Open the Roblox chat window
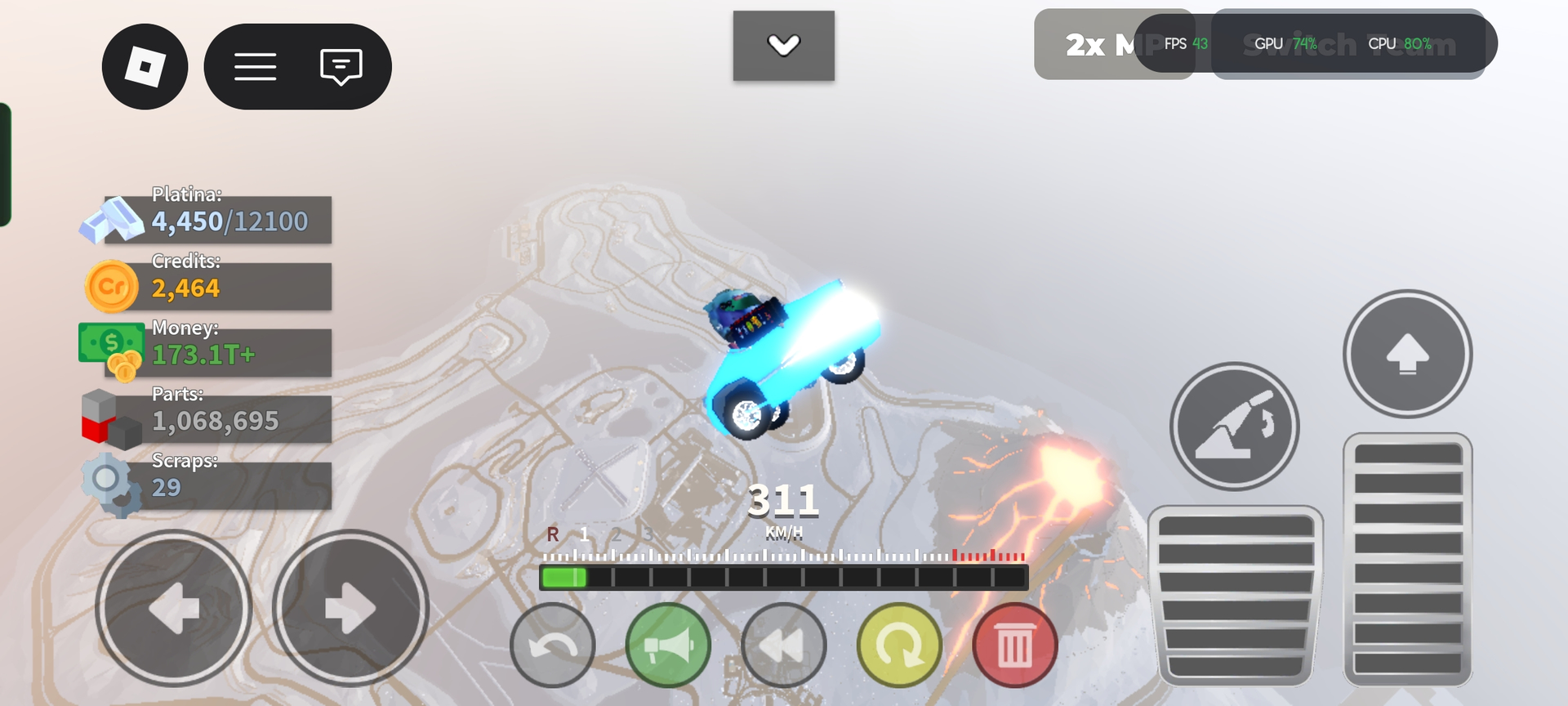This screenshot has height=706, width=1568. [341, 66]
